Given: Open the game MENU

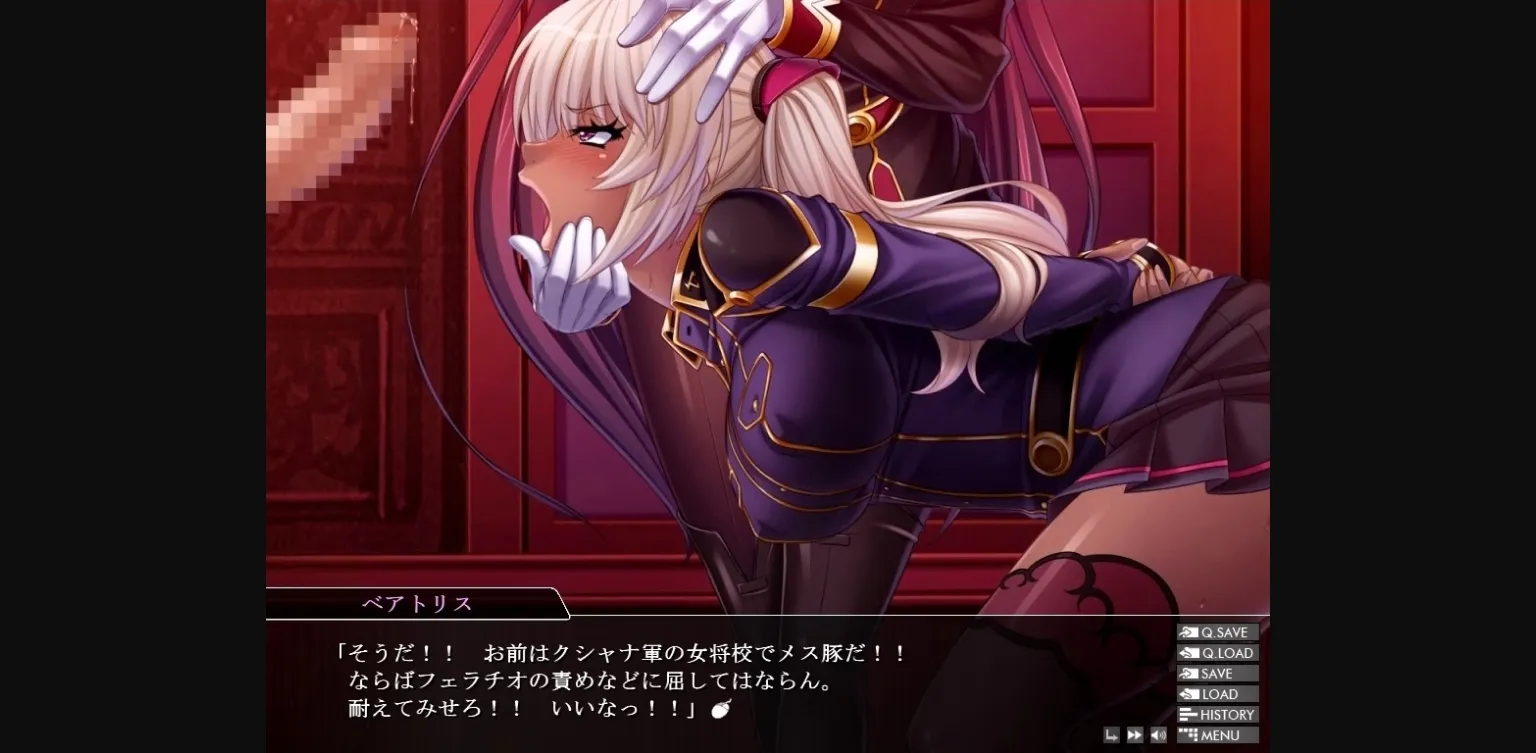Looking at the screenshot, I should [1217, 735].
